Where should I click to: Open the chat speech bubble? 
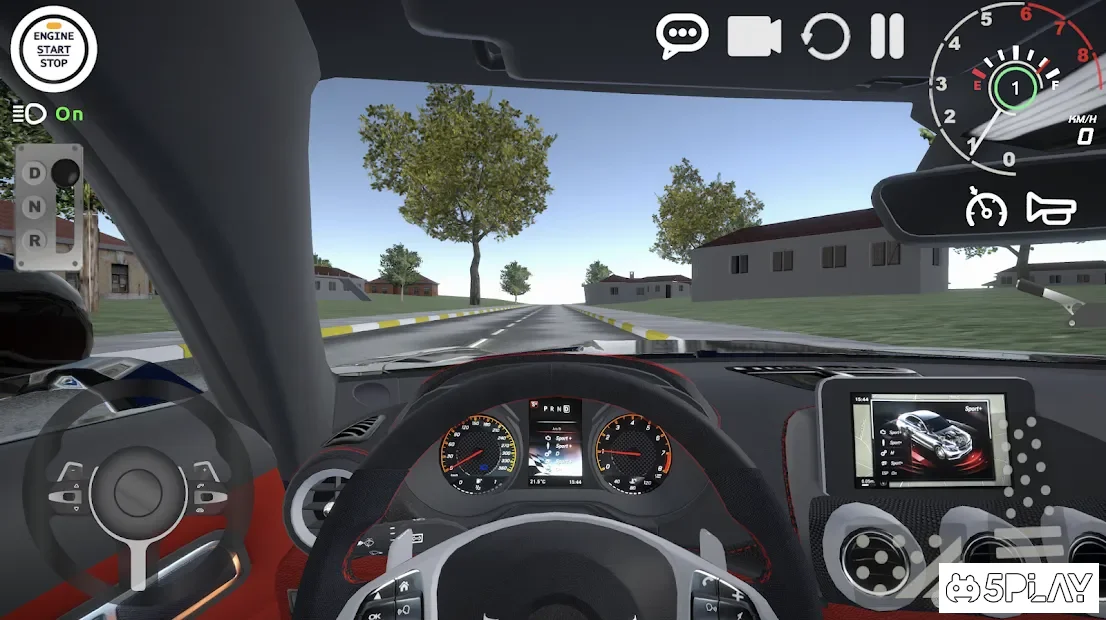pyautogui.click(x=682, y=36)
